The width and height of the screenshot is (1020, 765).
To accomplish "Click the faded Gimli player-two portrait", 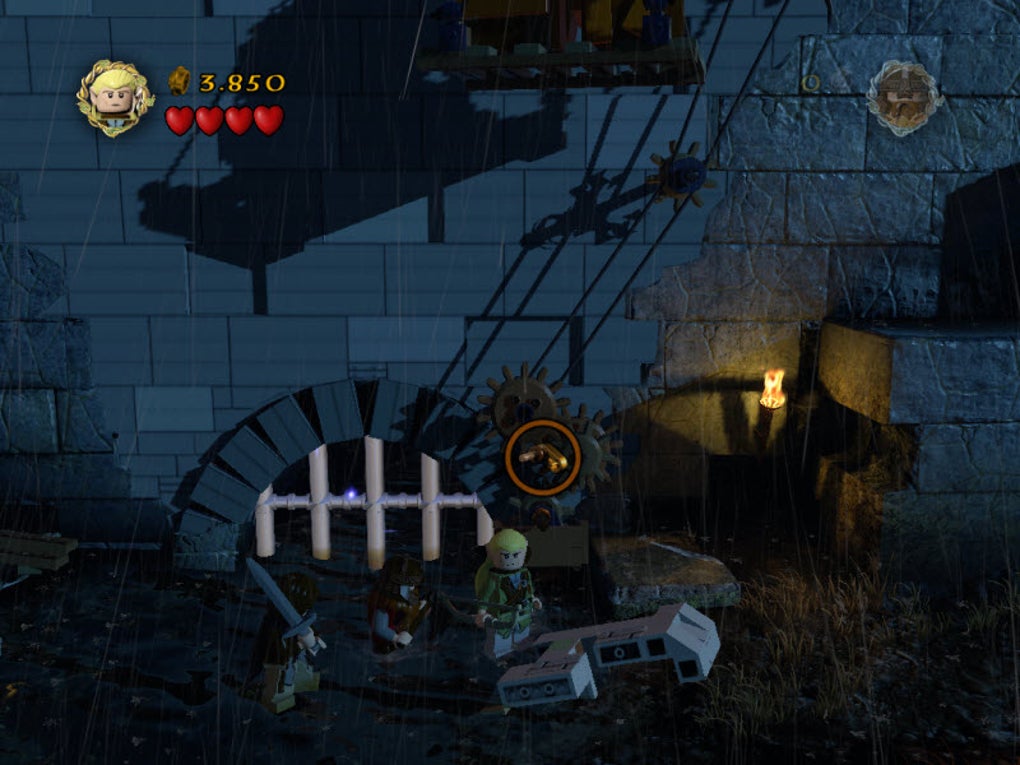I will [x=903, y=98].
